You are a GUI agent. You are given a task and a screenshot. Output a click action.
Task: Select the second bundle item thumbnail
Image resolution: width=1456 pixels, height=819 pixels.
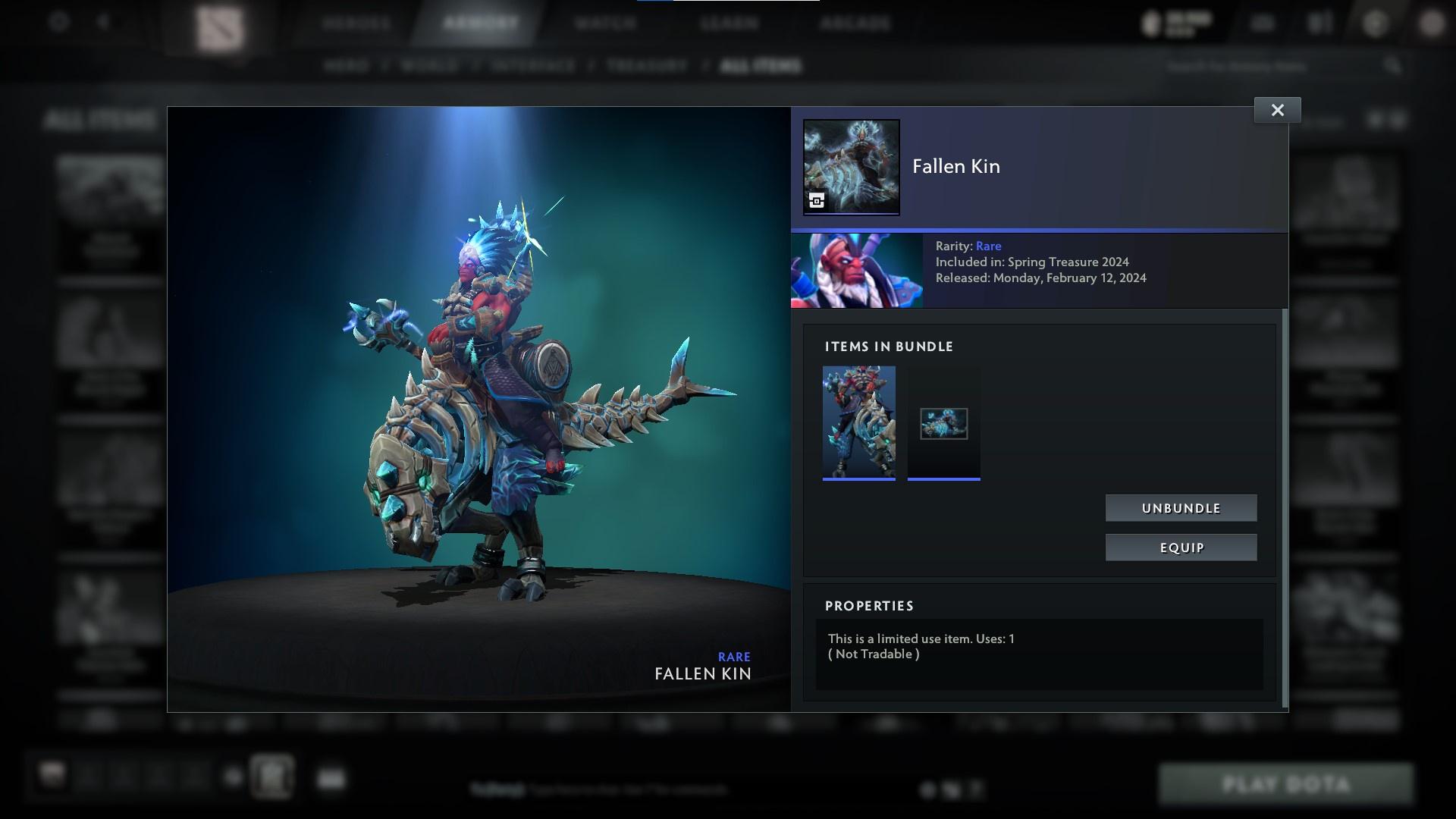[943, 422]
